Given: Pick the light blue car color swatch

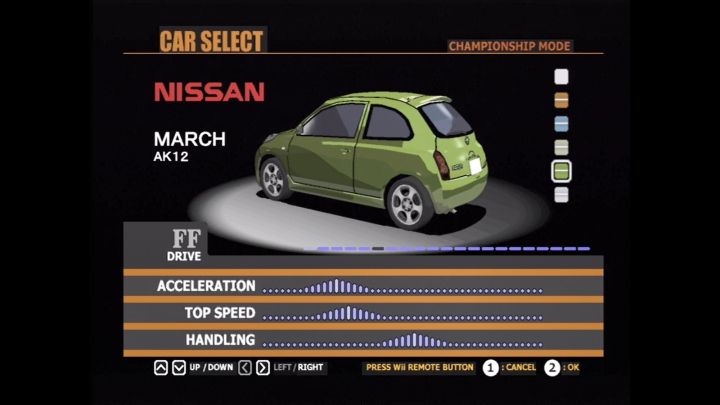Looking at the screenshot, I should click(561, 124).
